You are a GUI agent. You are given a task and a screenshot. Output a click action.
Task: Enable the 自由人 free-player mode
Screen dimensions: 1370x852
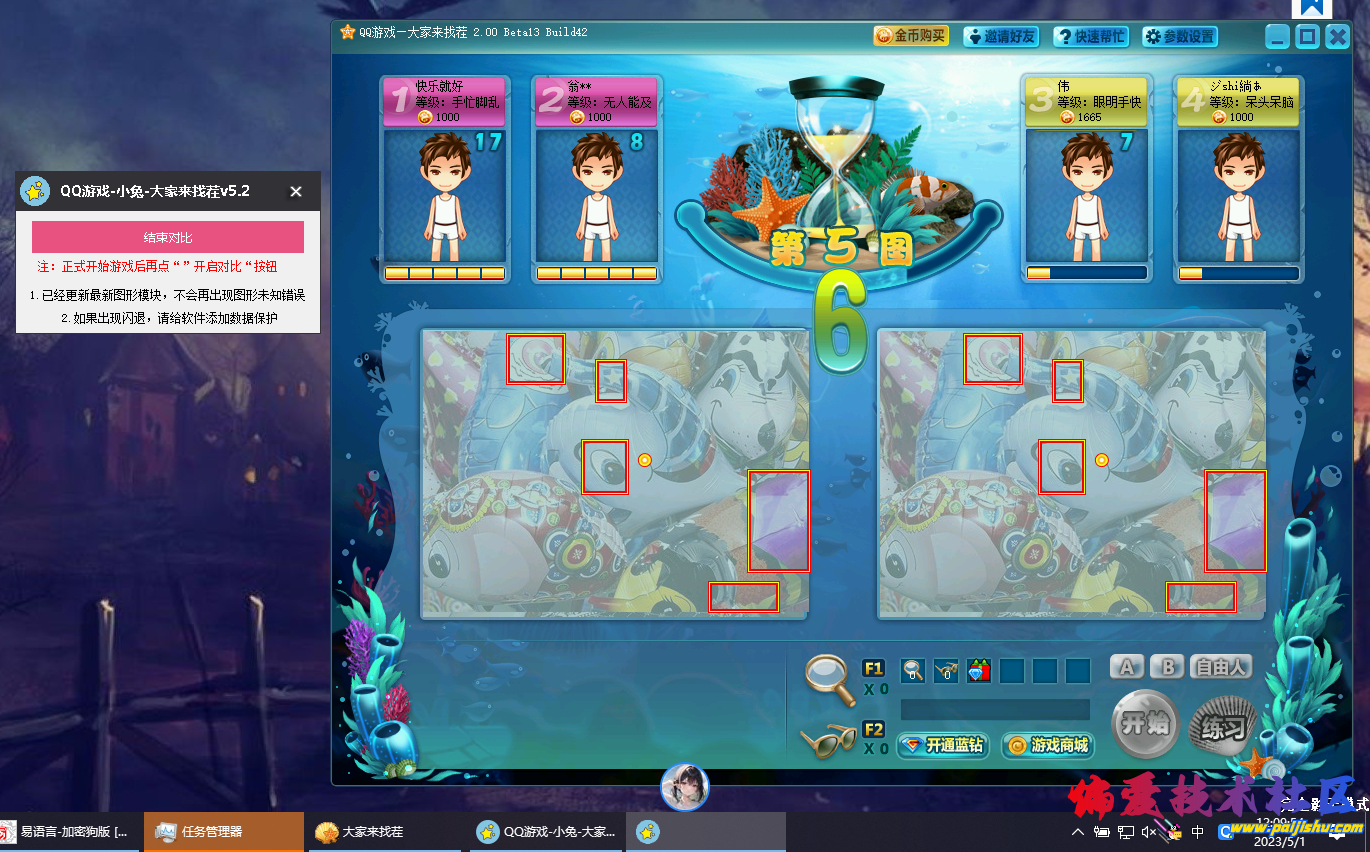[x=1220, y=666]
